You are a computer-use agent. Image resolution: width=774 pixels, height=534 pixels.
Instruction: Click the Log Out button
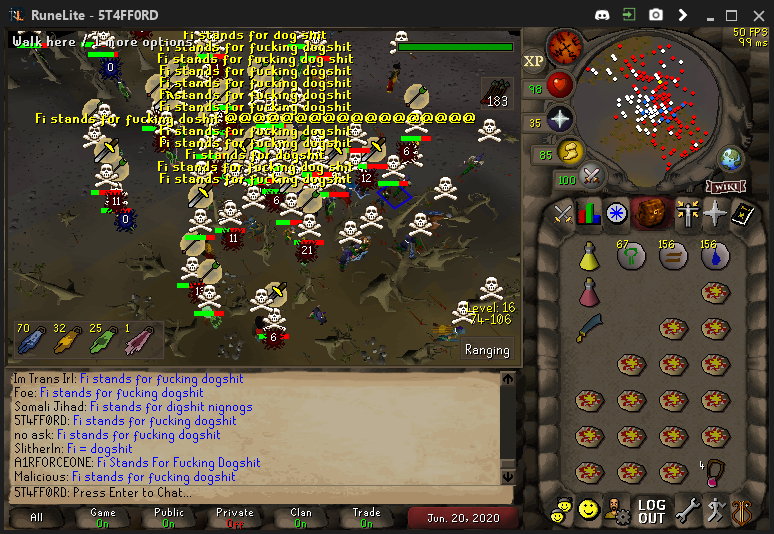[x=651, y=511]
